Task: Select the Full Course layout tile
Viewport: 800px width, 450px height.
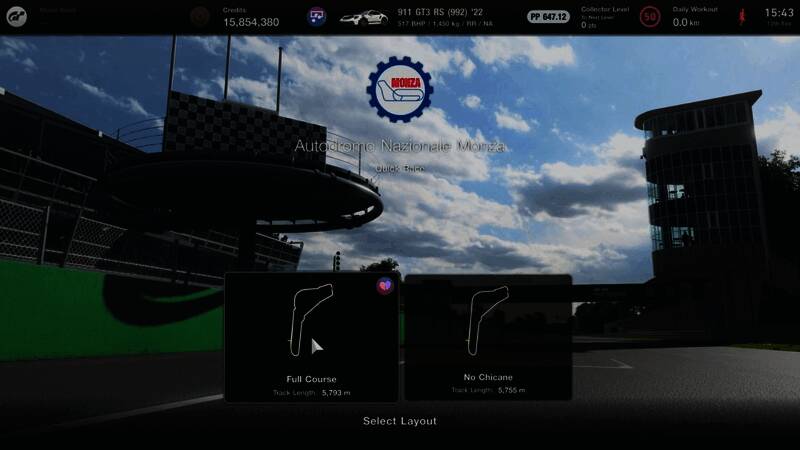Action: click(312, 338)
